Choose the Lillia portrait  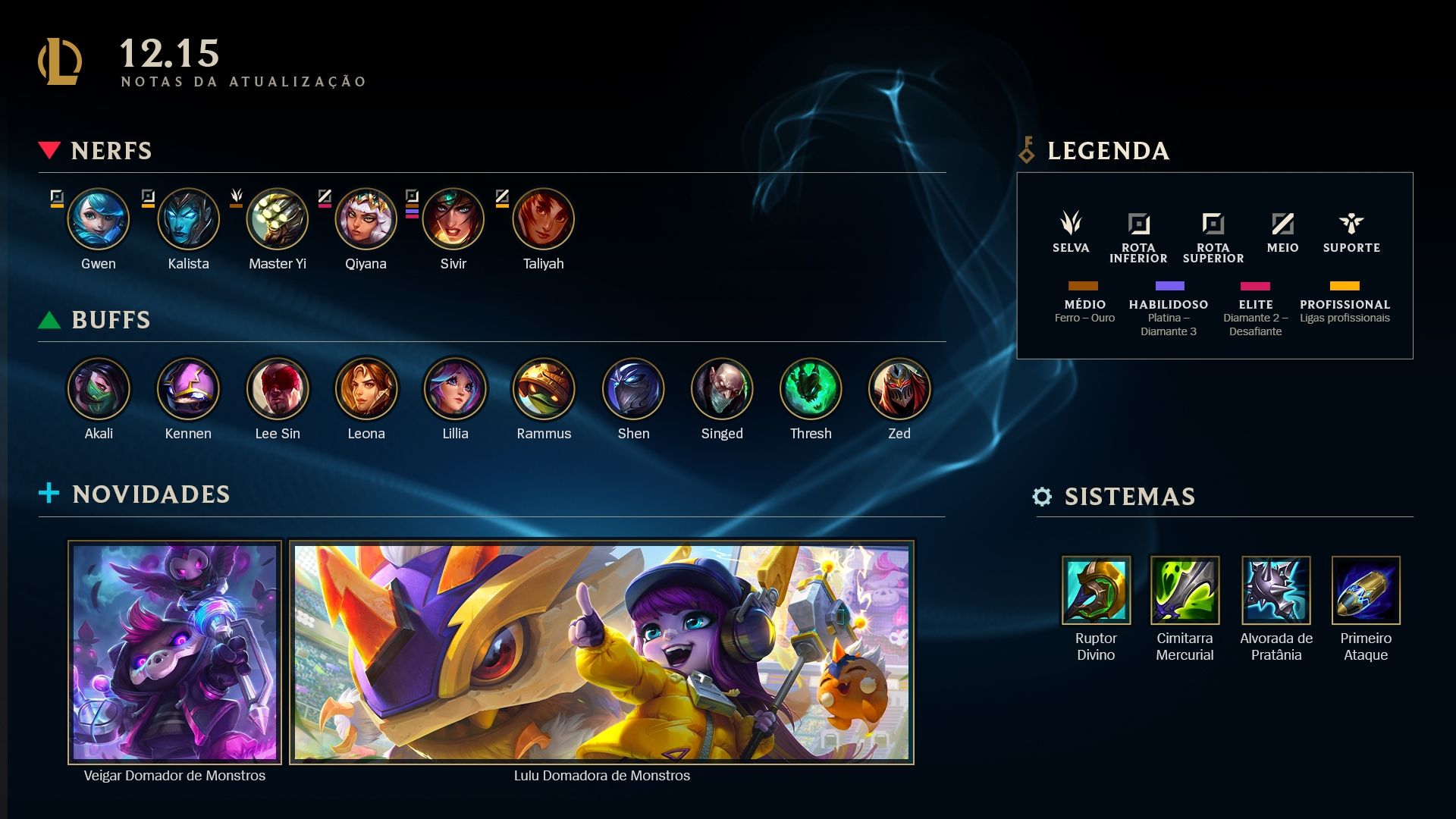pos(455,389)
